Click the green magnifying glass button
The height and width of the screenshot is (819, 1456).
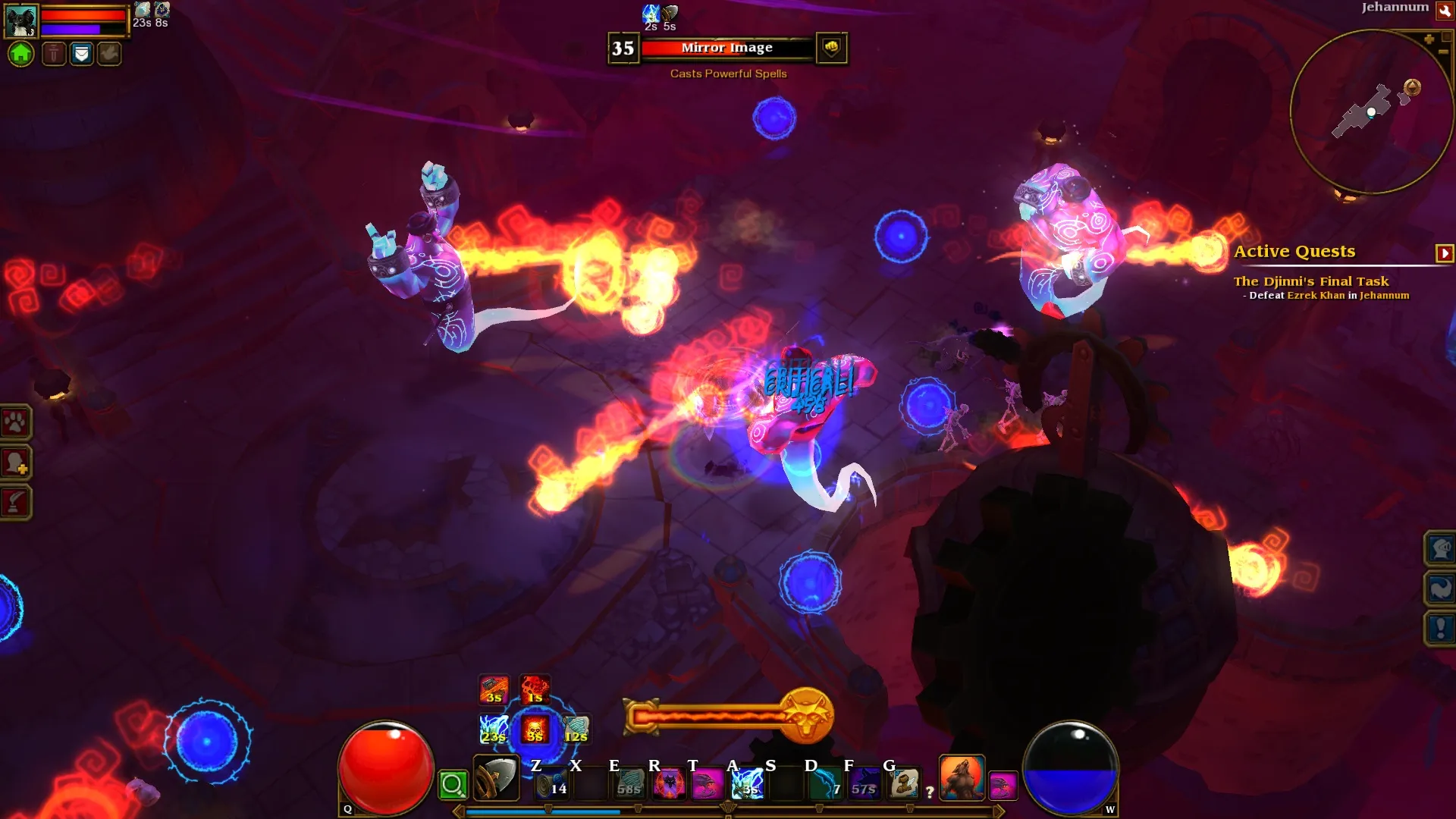(x=453, y=785)
